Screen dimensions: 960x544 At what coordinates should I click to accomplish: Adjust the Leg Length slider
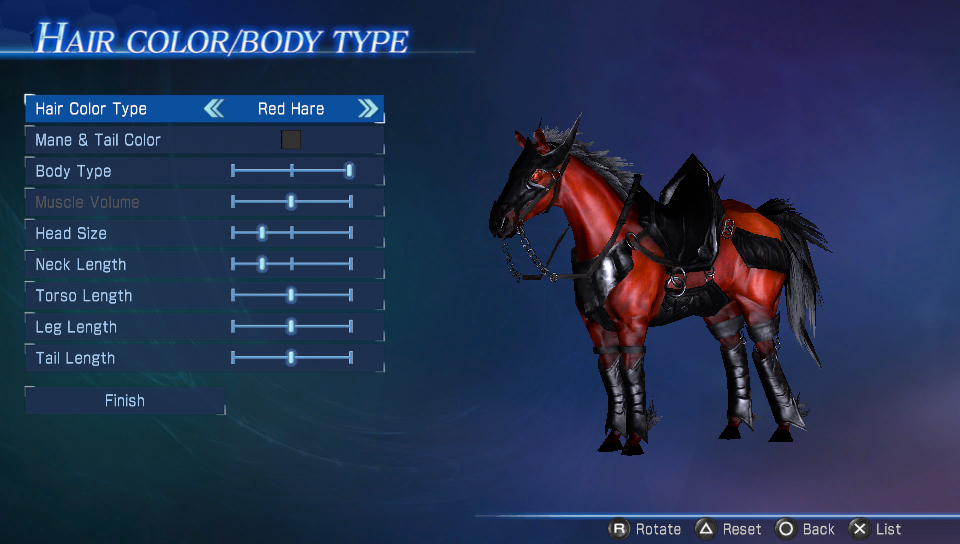291,327
